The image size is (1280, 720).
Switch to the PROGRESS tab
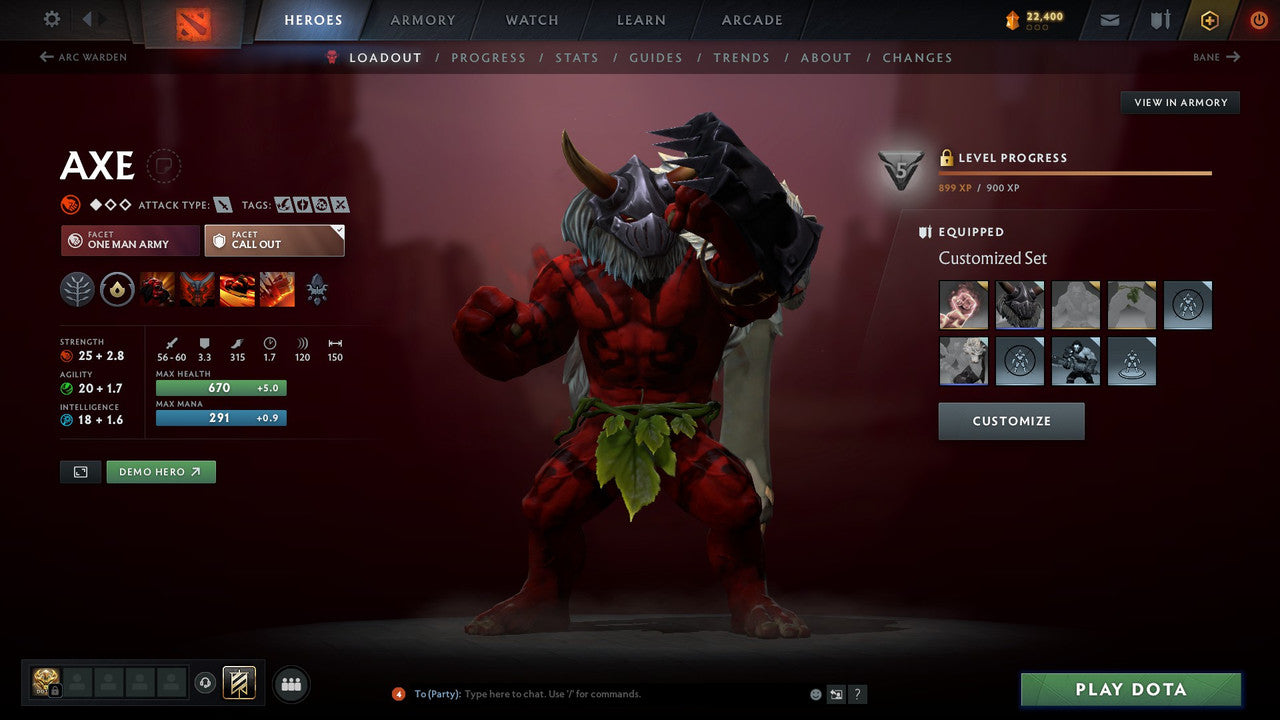click(489, 57)
